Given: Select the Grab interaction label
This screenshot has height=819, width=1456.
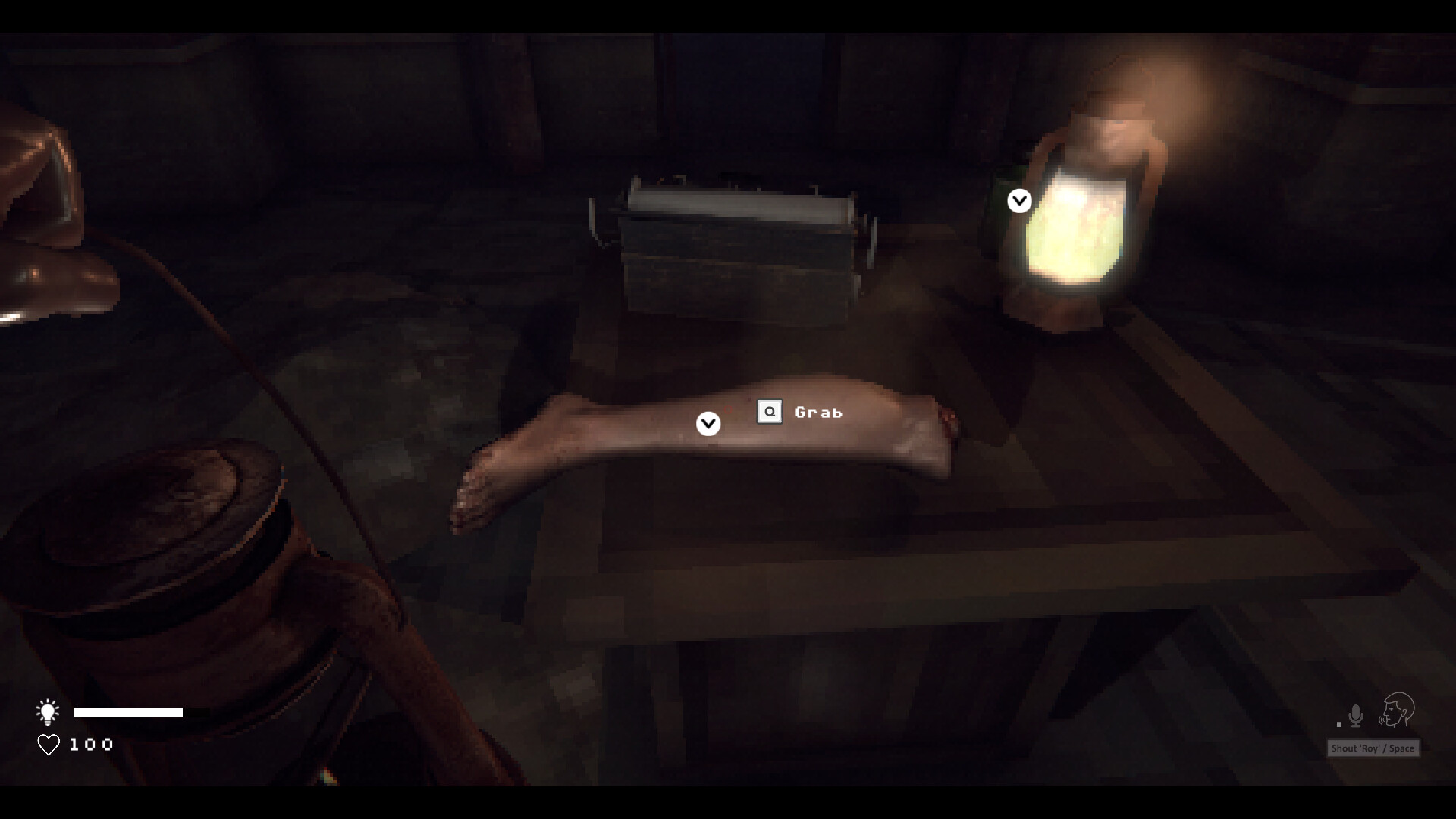Looking at the screenshot, I should pos(817,413).
